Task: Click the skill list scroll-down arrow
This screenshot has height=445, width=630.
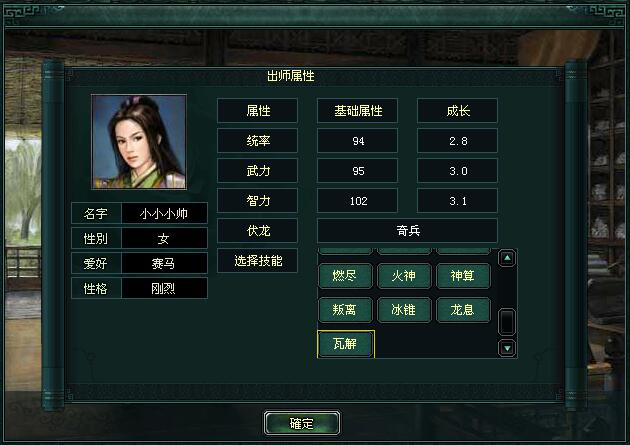Action: 507,348
